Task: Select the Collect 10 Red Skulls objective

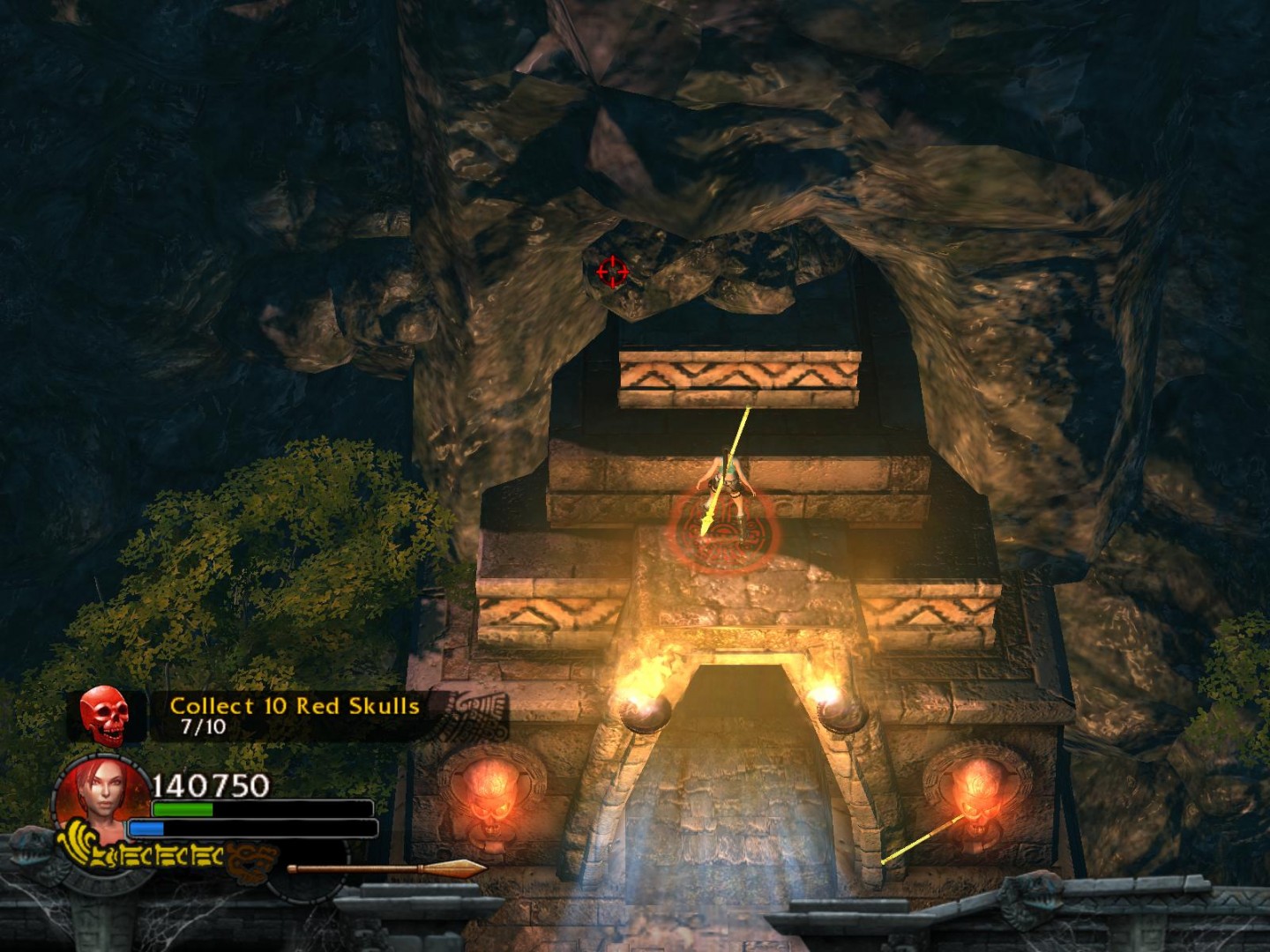Action: click(x=294, y=706)
